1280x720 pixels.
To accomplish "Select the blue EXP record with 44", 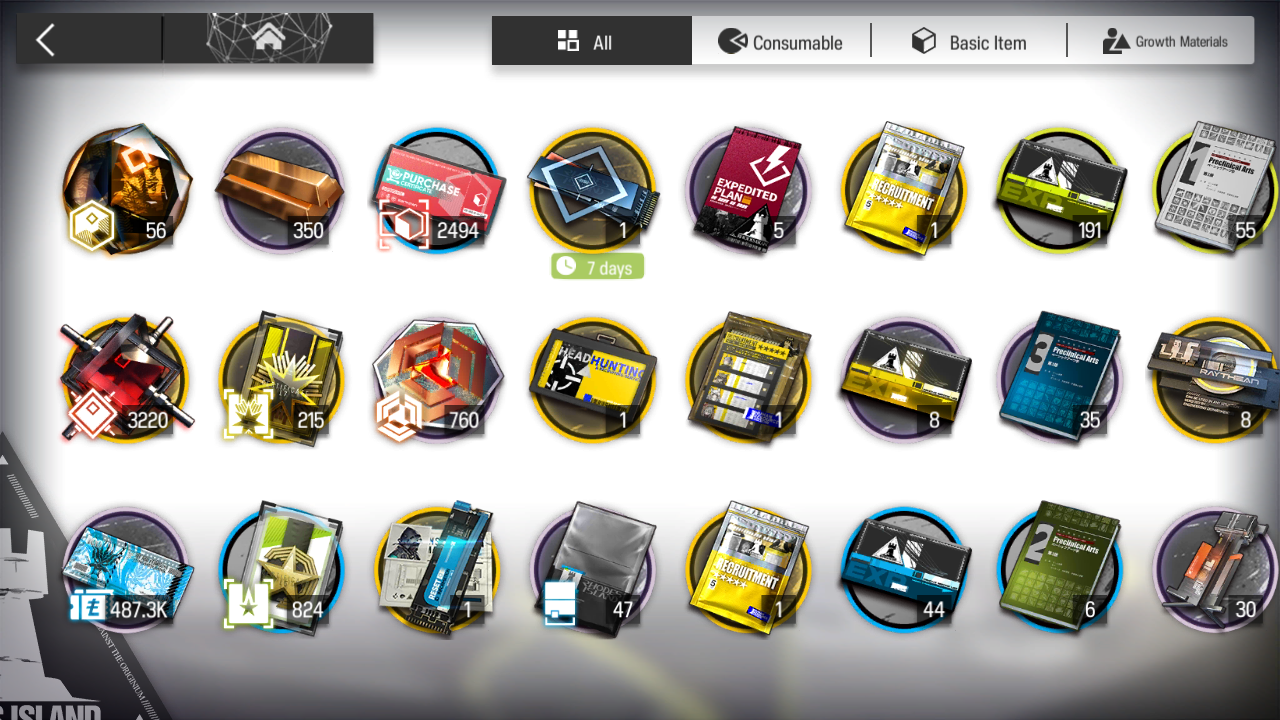I will tap(905, 570).
